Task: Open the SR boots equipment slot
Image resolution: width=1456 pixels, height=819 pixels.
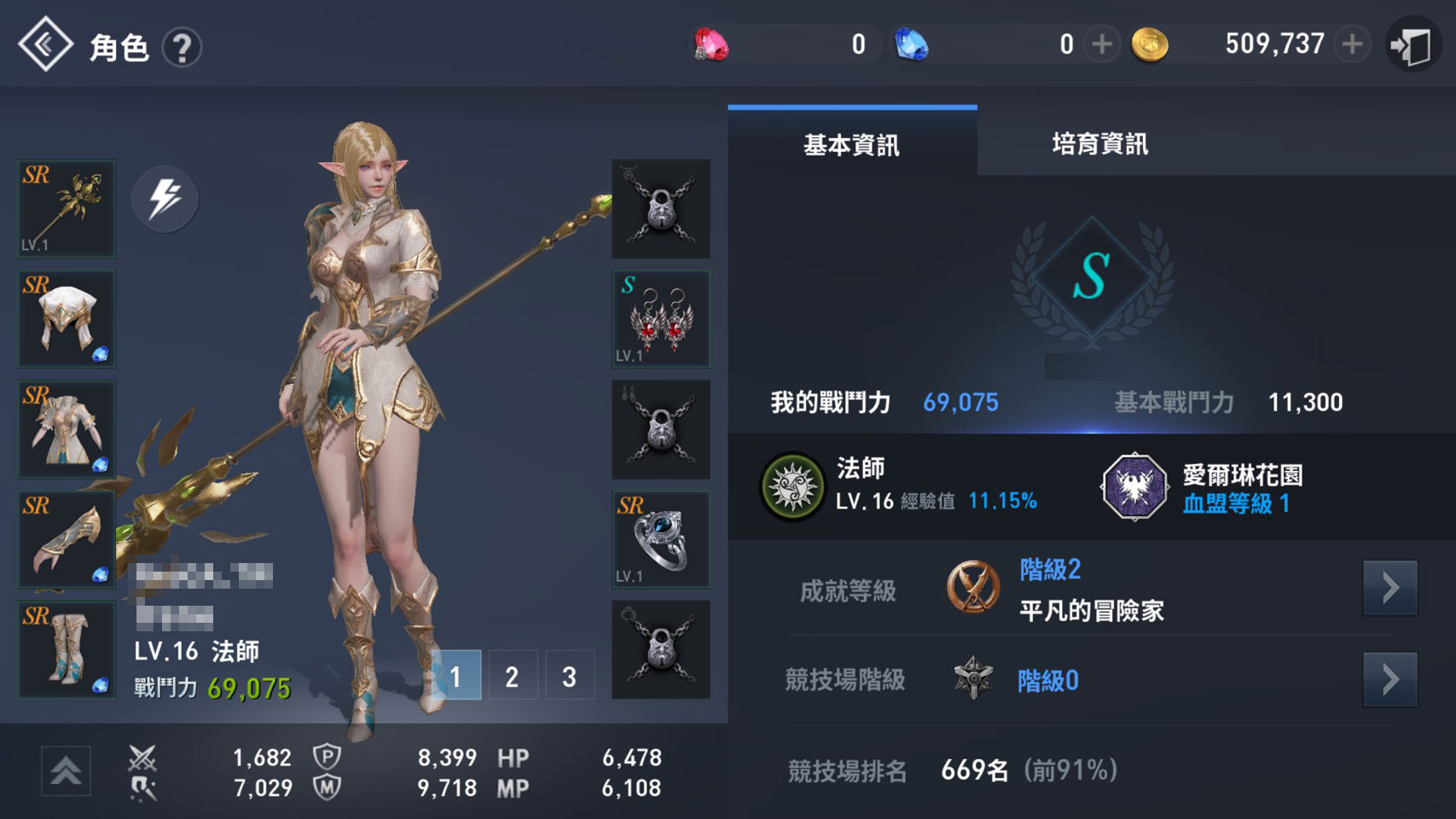Action: pyautogui.click(x=67, y=649)
